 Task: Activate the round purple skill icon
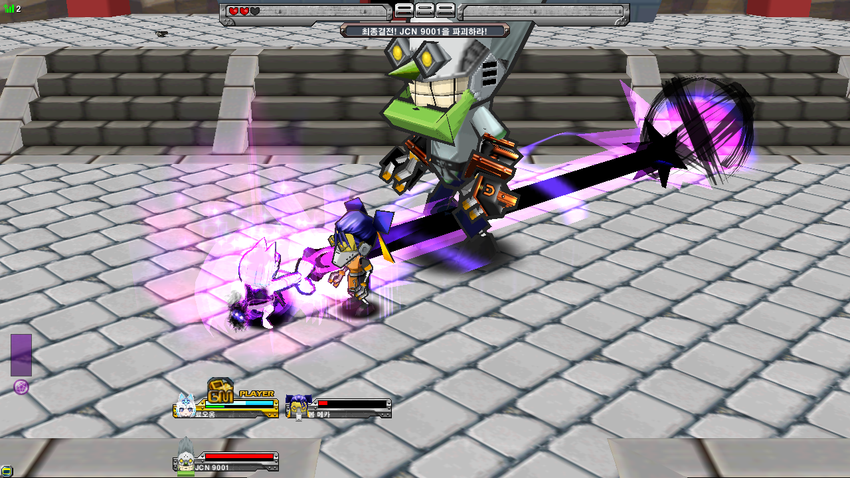point(21,386)
